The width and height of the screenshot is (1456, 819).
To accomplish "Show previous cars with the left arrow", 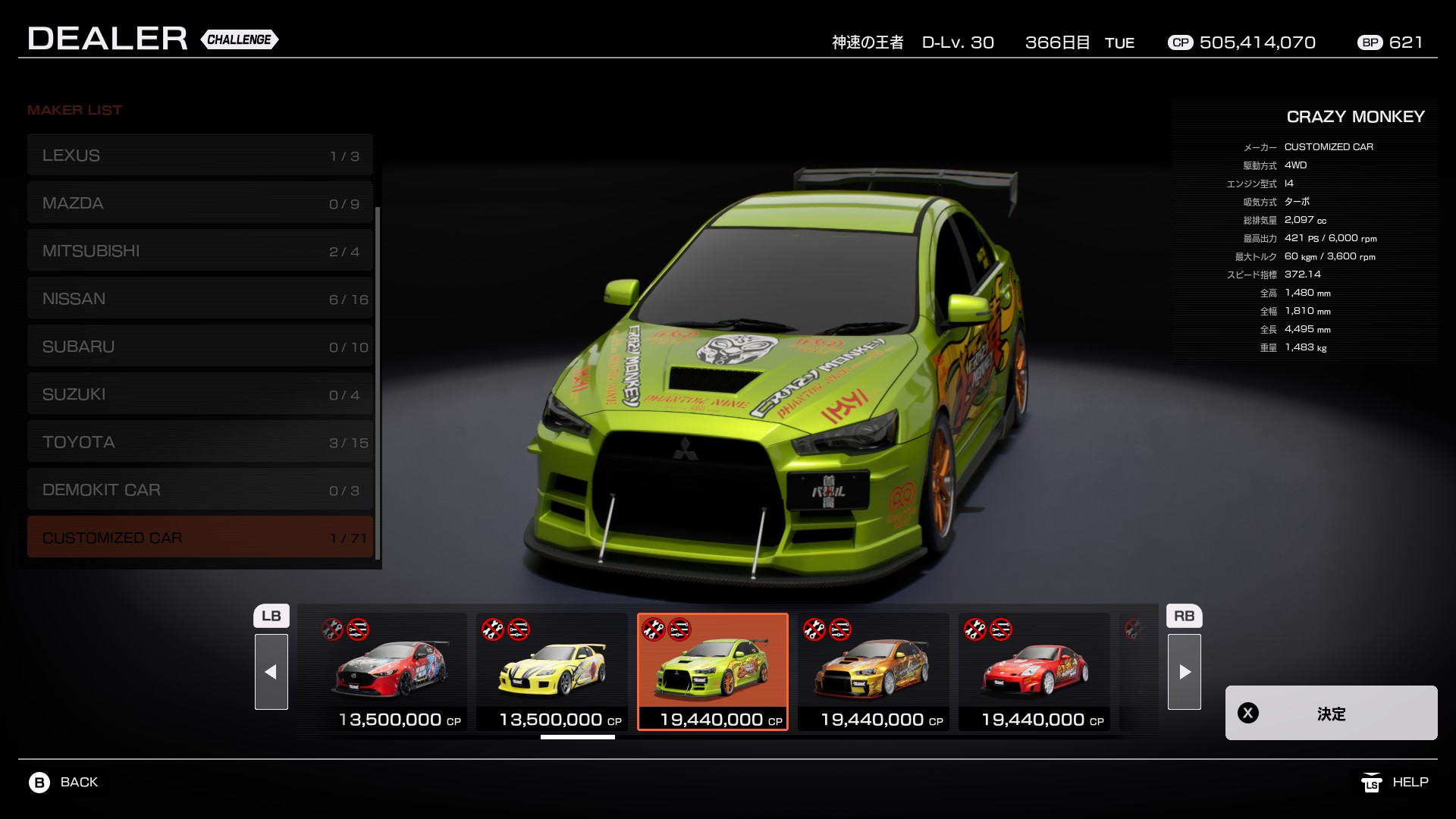I will click(271, 672).
